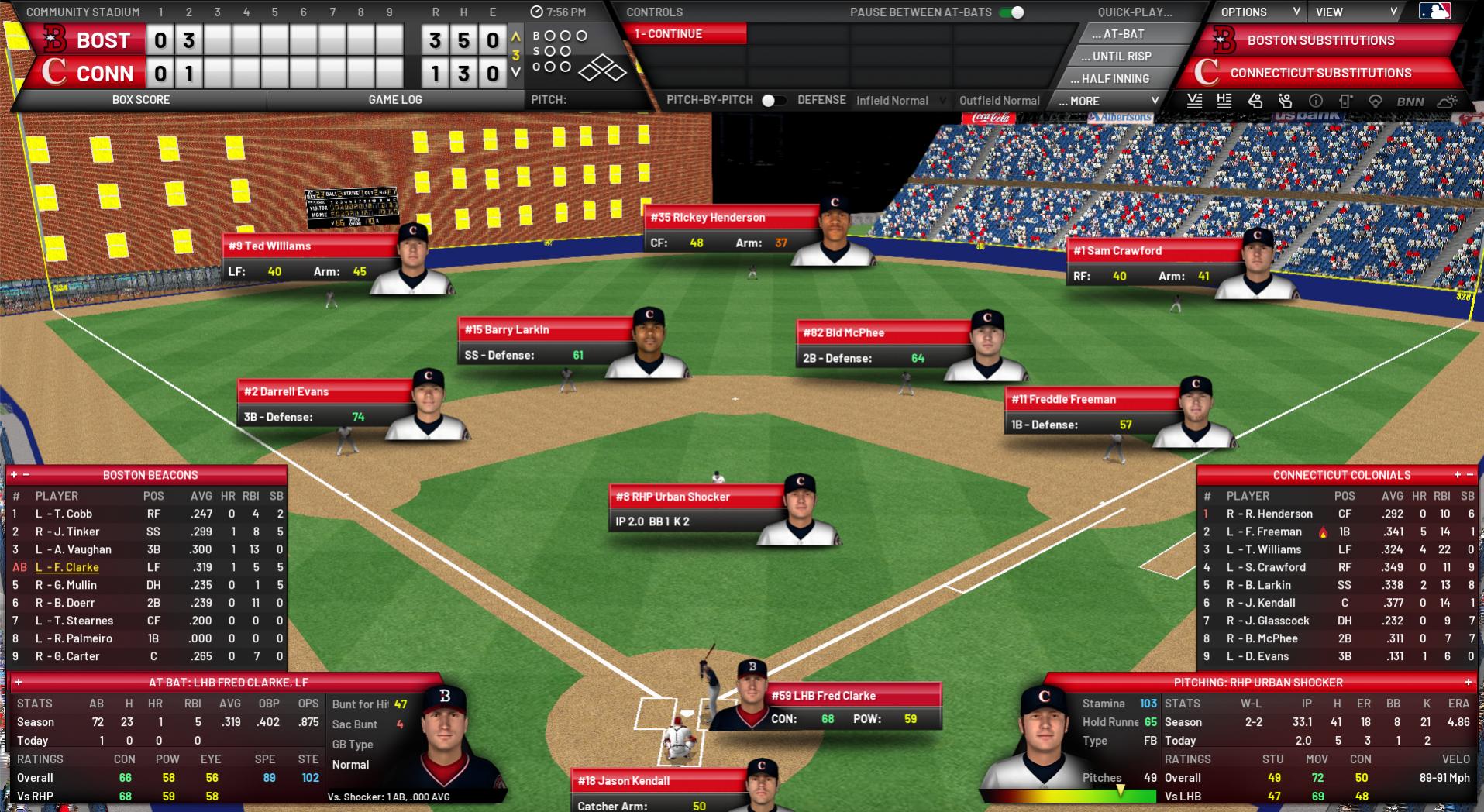Open the BNN news icon
Screen dimensions: 1484x812
pyautogui.click(x=1410, y=101)
